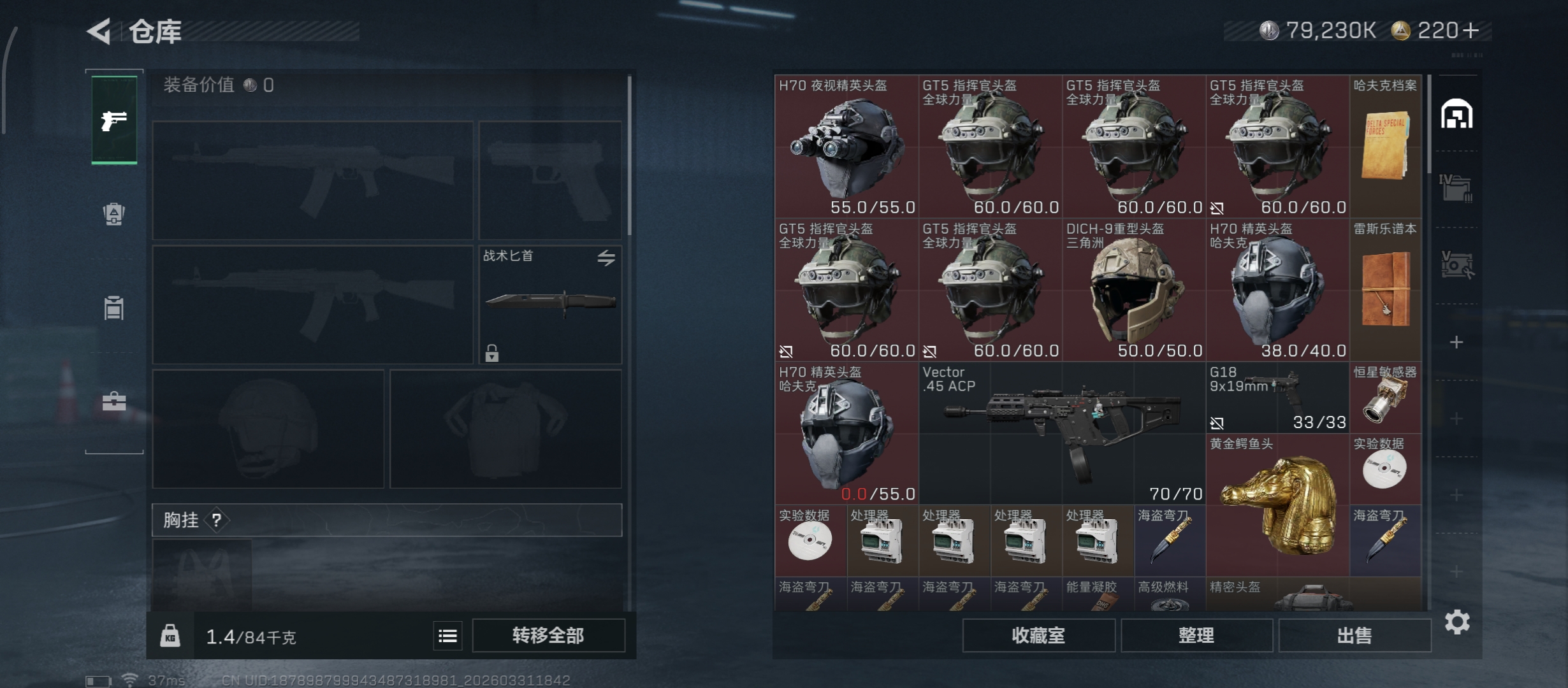This screenshot has width=1568, height=688.
Task: Open the stash settings gear
Action: tap(1457, 622)
